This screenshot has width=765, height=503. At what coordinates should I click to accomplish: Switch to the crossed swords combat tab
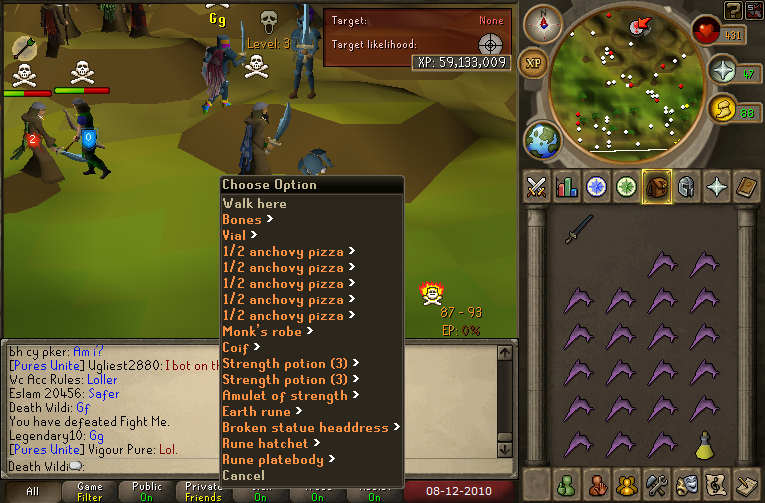pos(536,187)
